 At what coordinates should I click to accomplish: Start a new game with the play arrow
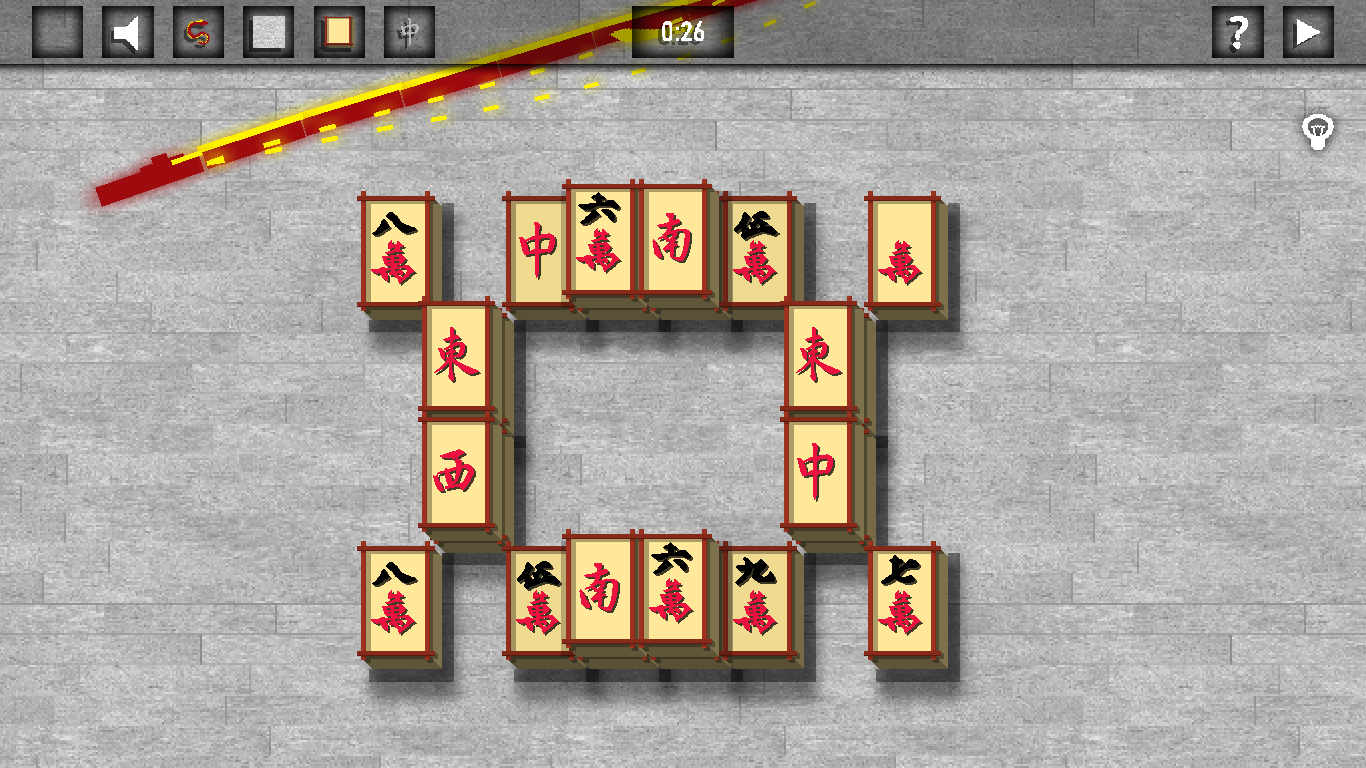pyautogui.click(x=1307, y=31)
